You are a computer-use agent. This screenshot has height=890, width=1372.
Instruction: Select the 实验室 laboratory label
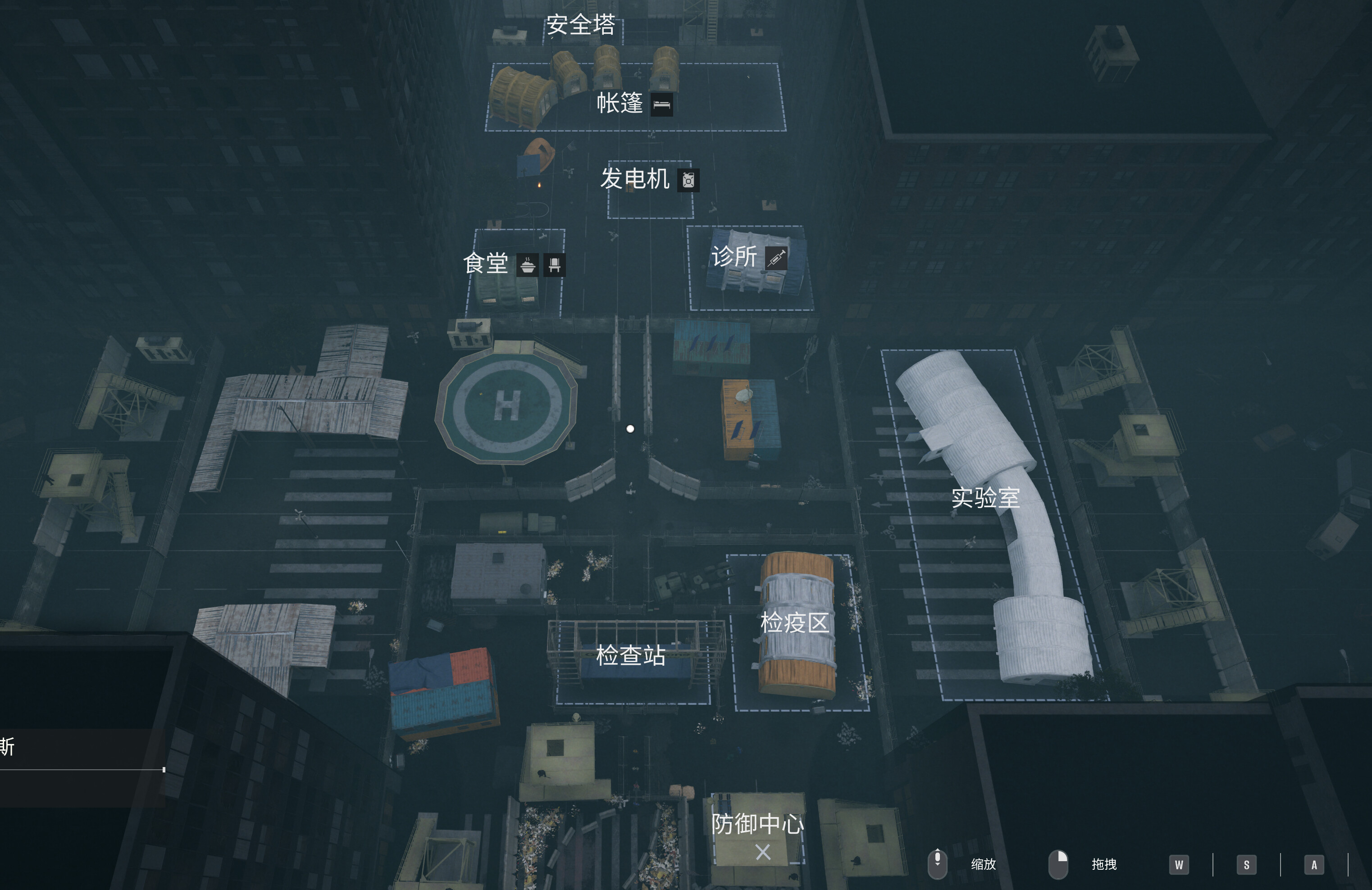tap(985, 498)
